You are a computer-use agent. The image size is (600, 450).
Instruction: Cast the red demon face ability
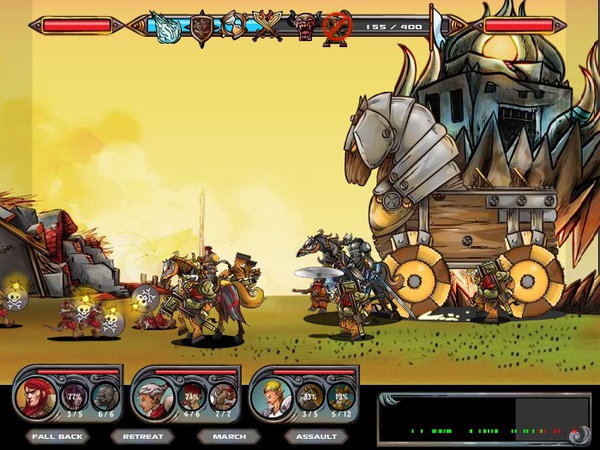(303, 24)
